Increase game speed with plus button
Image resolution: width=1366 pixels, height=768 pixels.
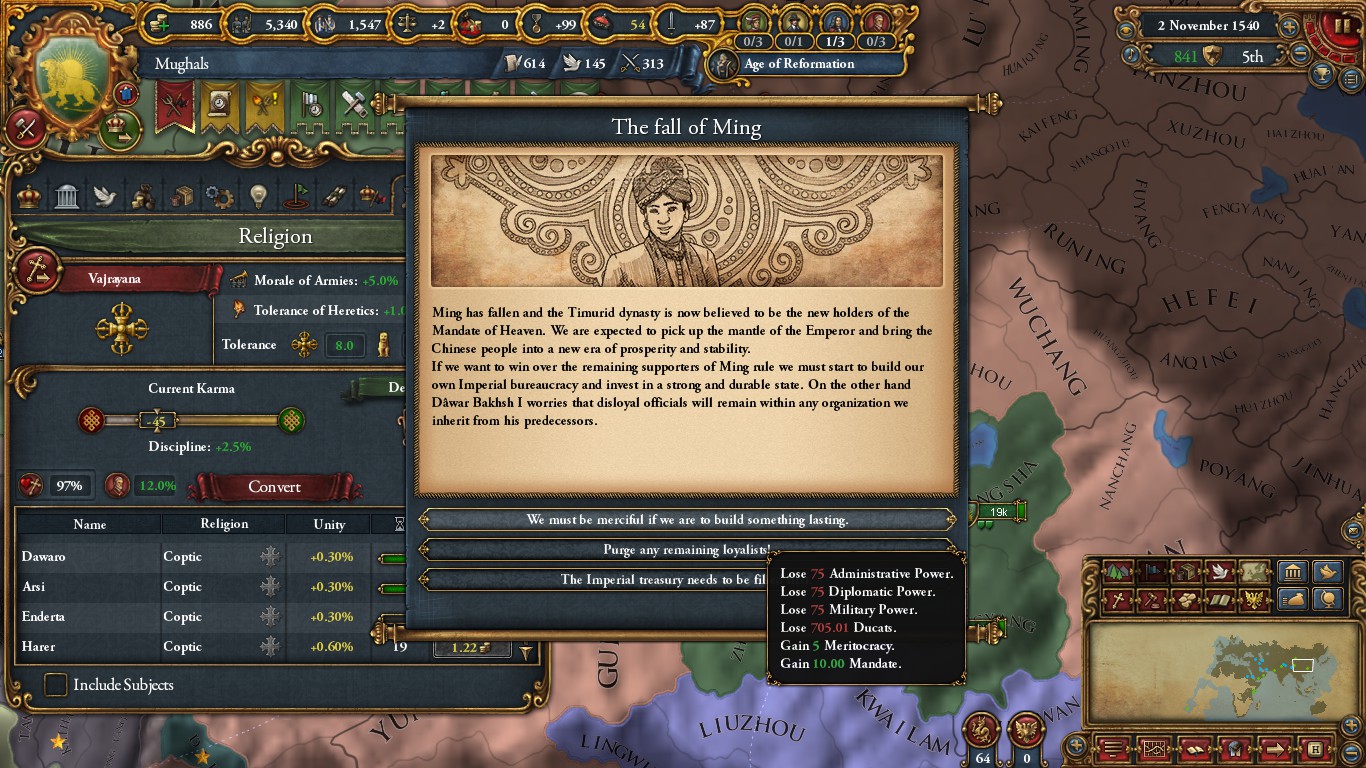[x=1290, y=27]
